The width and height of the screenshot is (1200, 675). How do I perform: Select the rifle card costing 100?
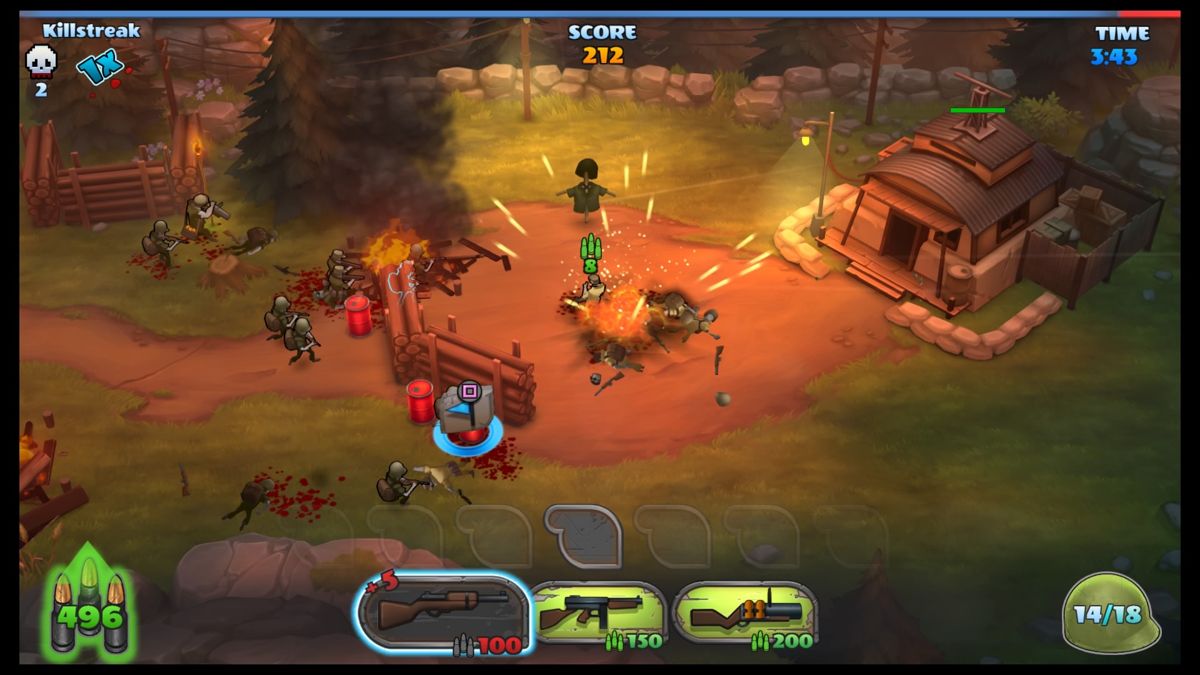tap(443, 613)
